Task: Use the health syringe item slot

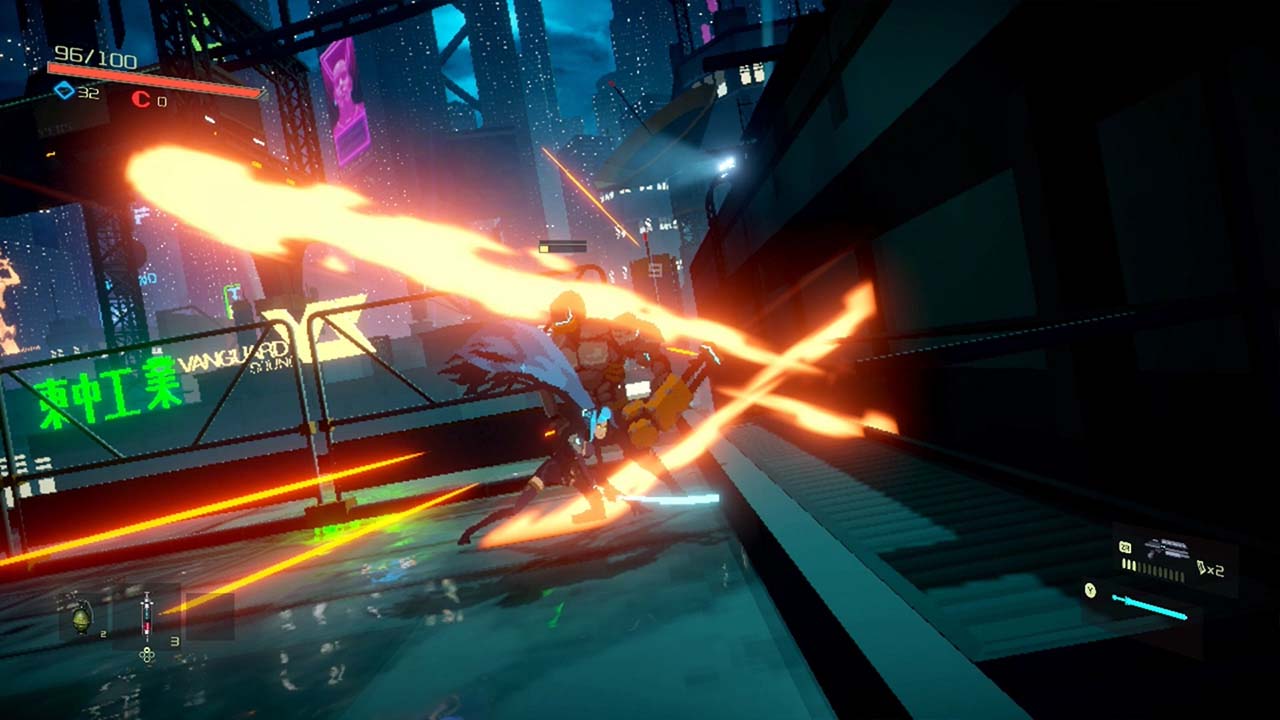Action: pos(147,615)
